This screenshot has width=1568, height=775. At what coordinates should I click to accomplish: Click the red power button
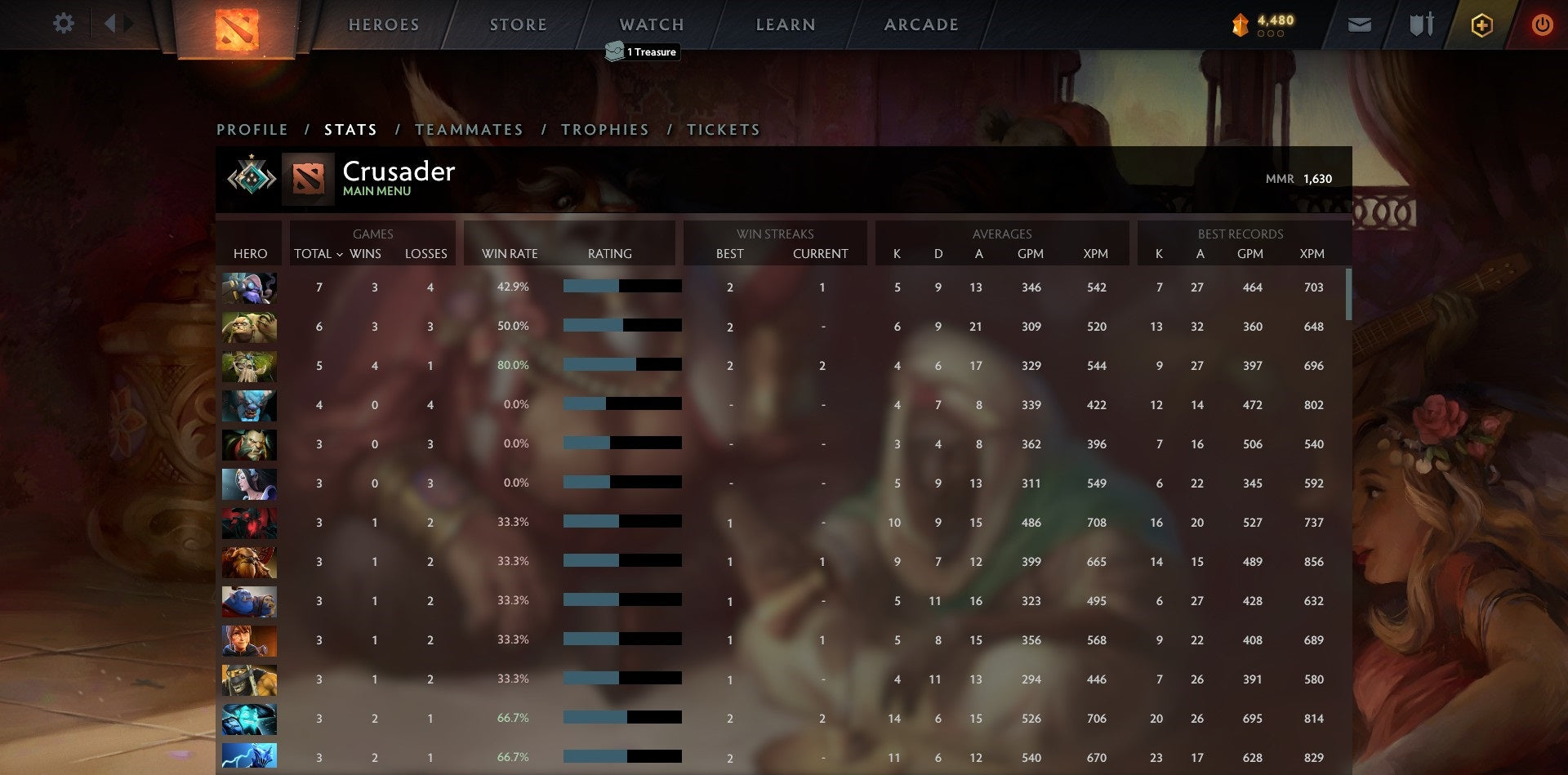pos(1543,24)
